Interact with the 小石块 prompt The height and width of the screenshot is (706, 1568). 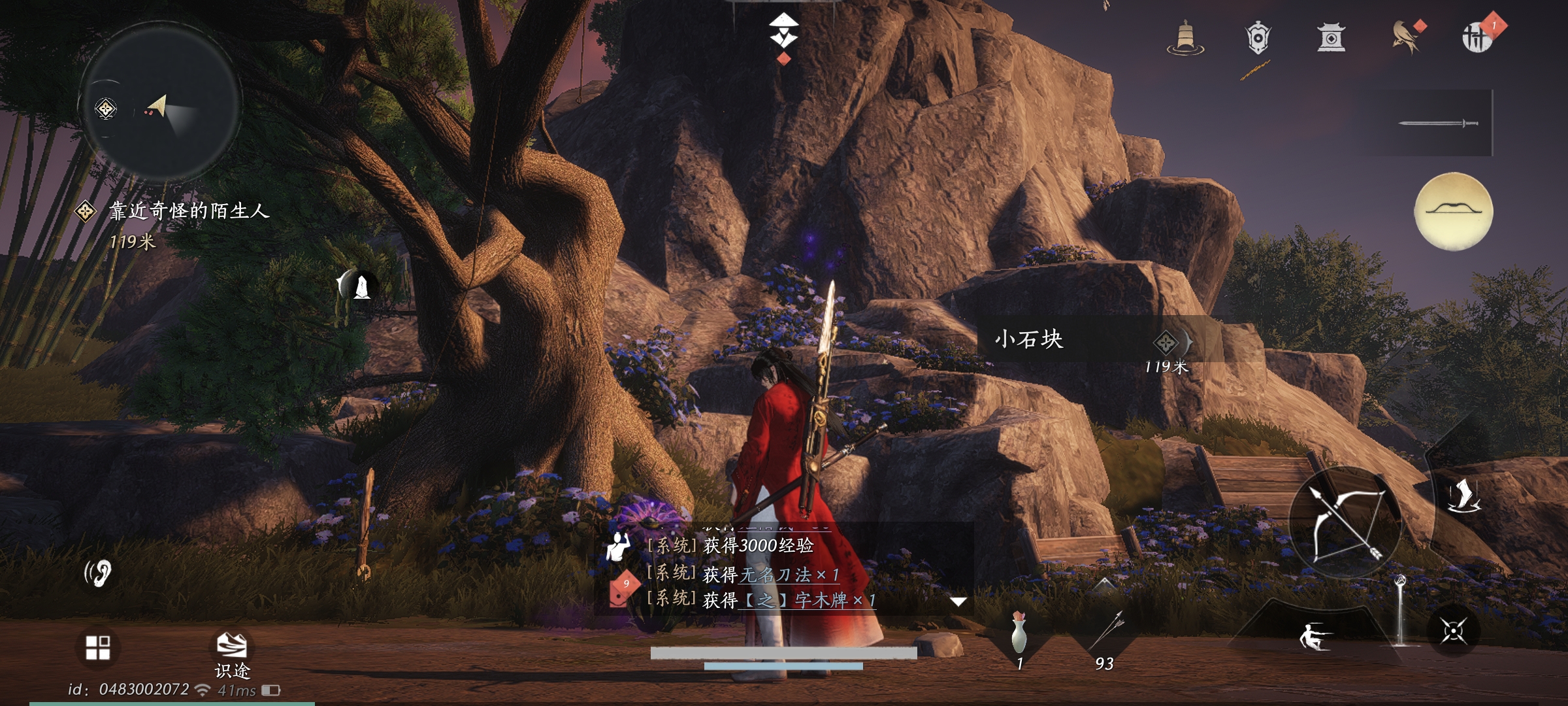tap(1085, 340)
